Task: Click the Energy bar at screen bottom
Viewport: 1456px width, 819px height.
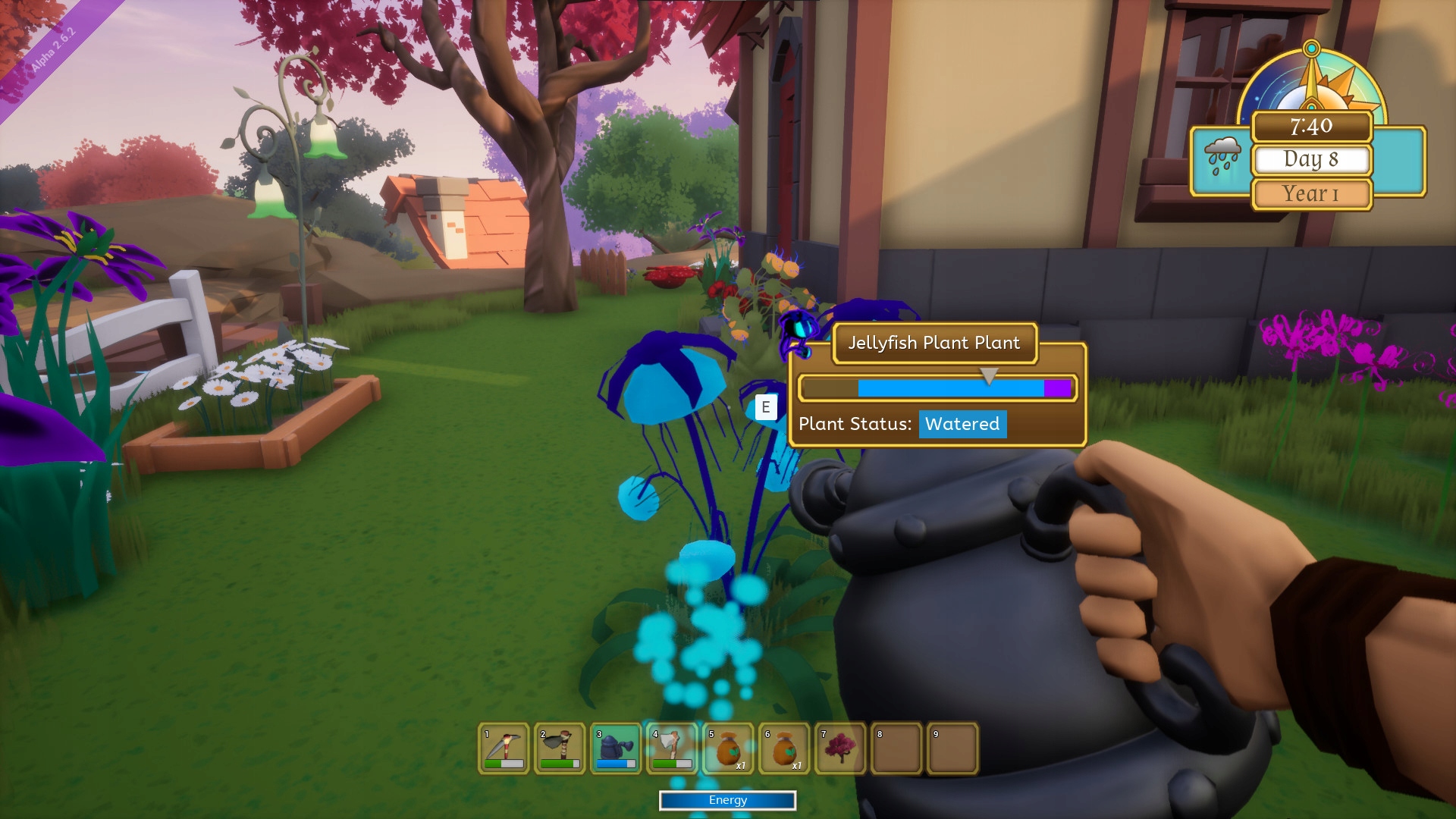Action: [727, 800]
